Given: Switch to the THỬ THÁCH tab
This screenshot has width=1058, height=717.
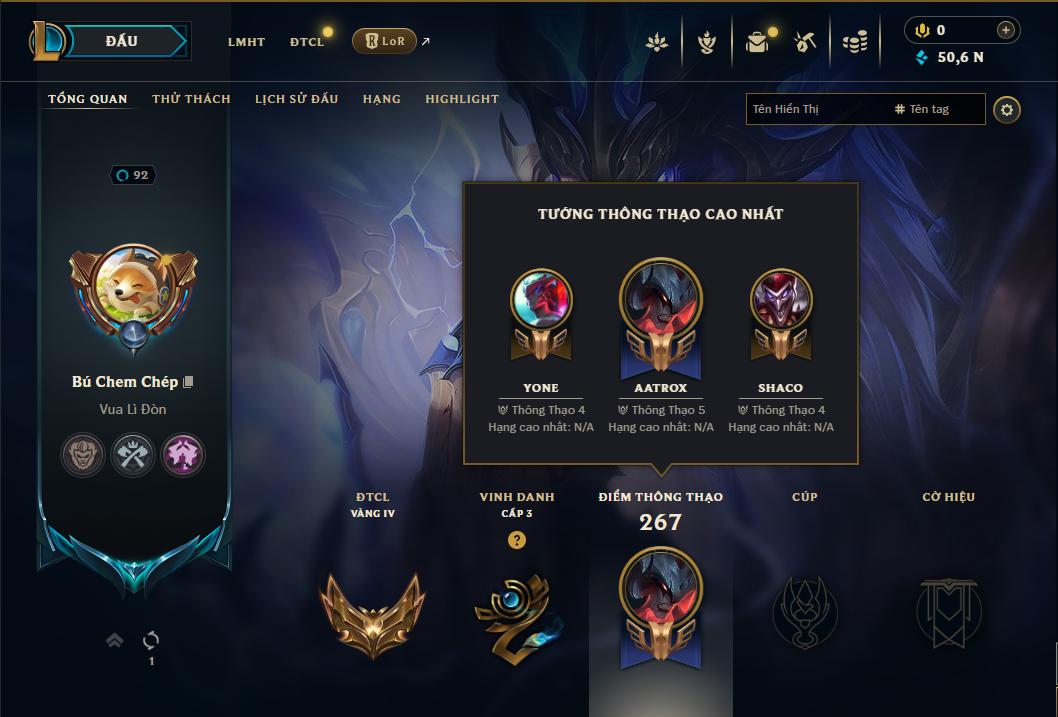Looking at the screenshot, I should tap(191, 99).
